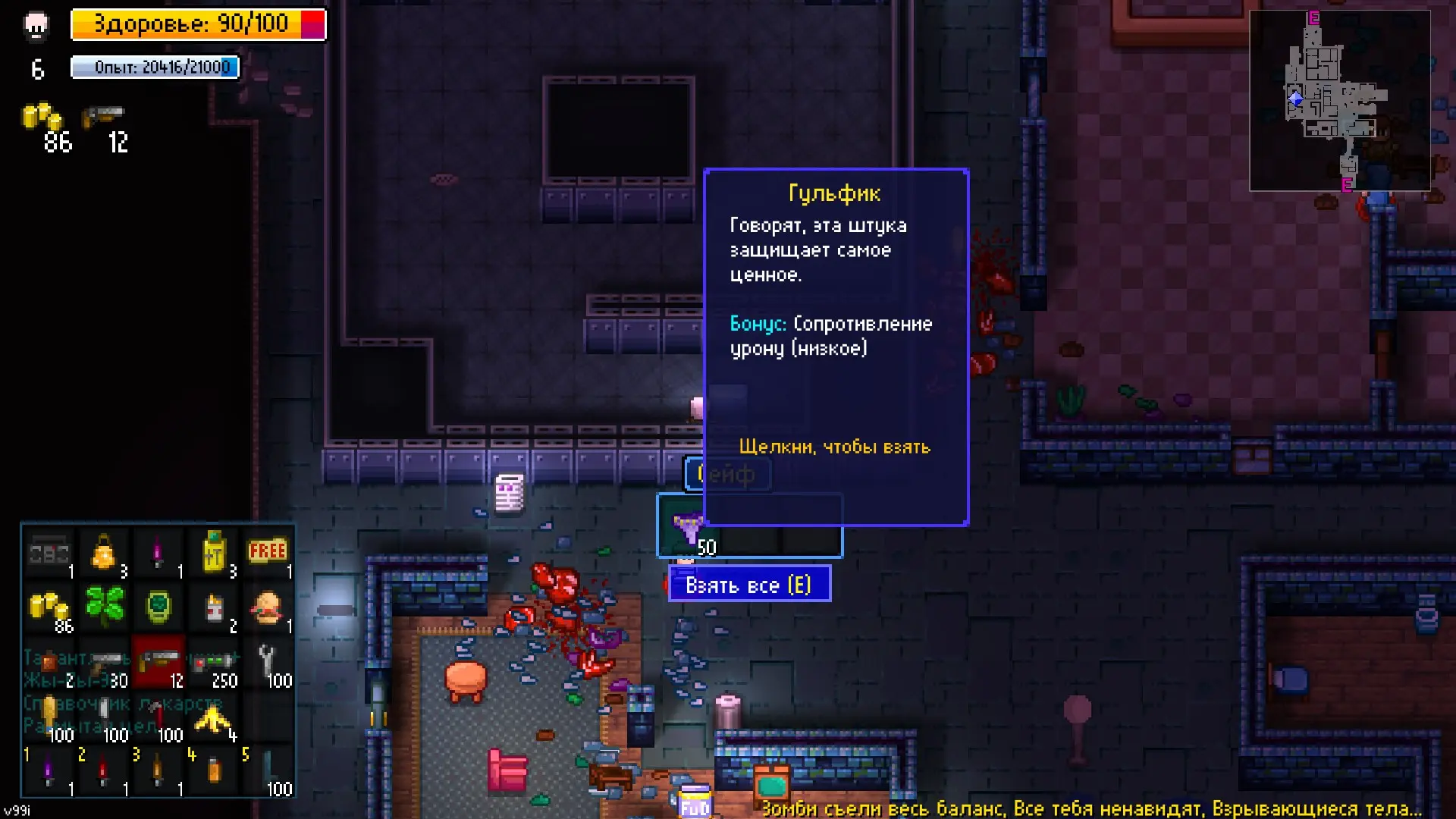Equip the highlighted shotgun in red slot

[159, 661]
